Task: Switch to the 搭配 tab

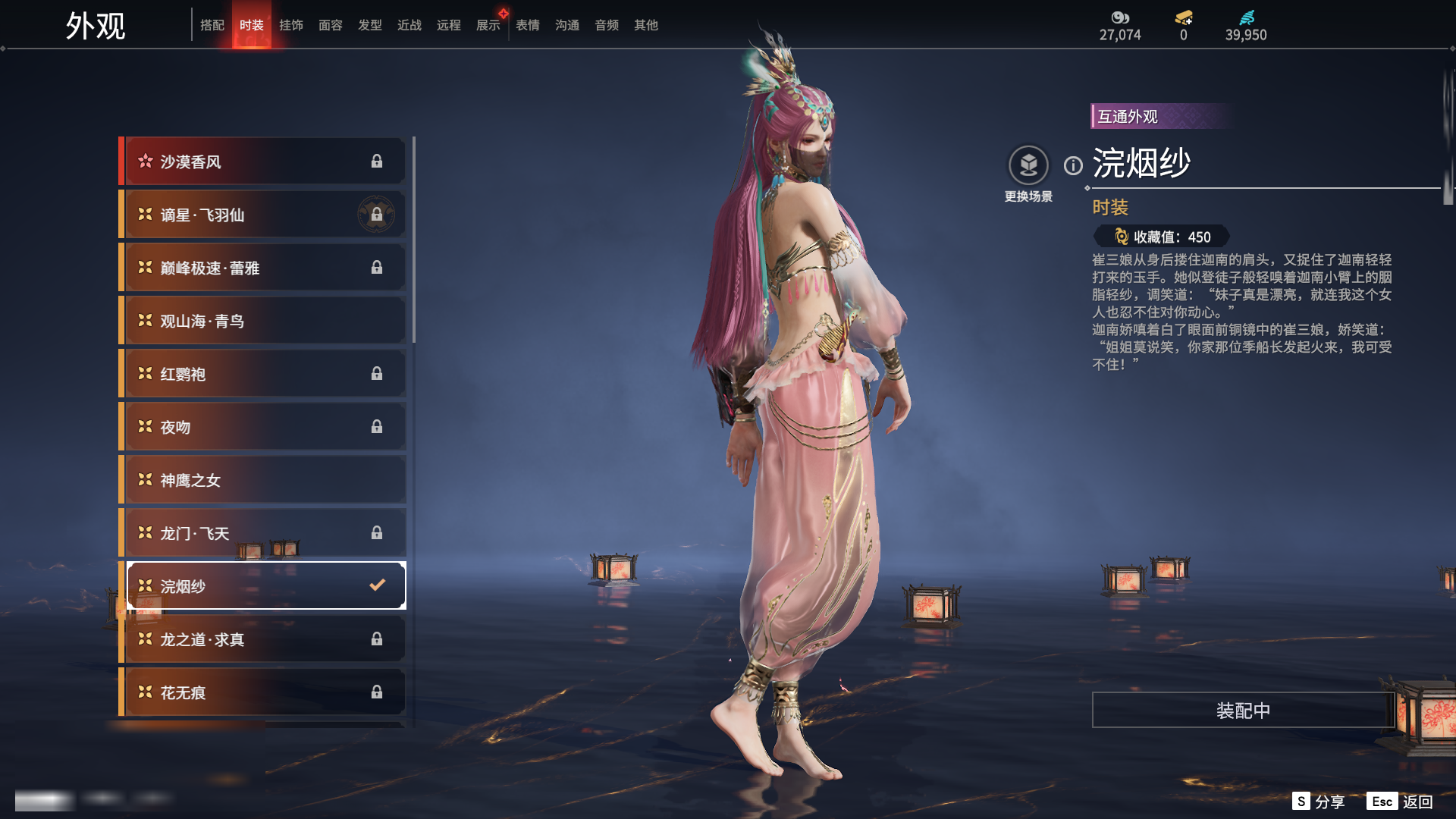Action: click(212, 25)
